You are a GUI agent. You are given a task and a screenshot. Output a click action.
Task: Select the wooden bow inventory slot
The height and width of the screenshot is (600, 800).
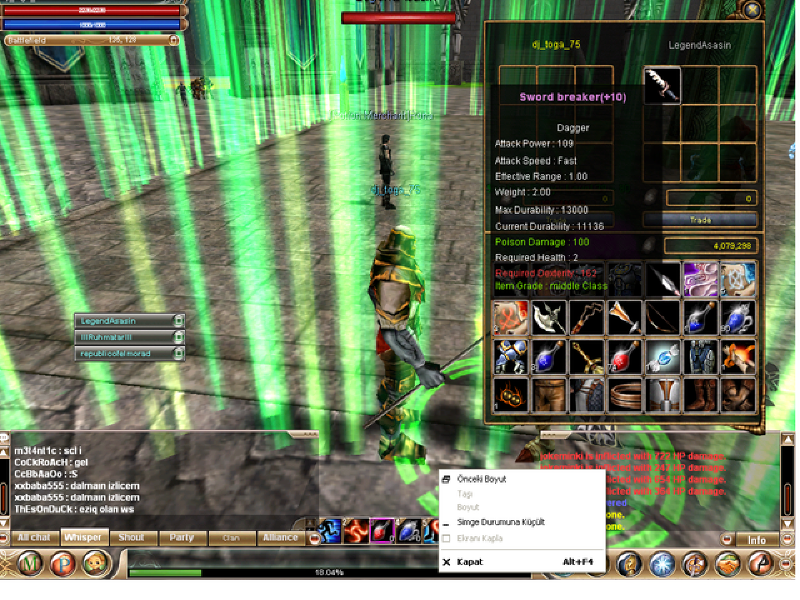pyautogui.click(x=662, y=318)
